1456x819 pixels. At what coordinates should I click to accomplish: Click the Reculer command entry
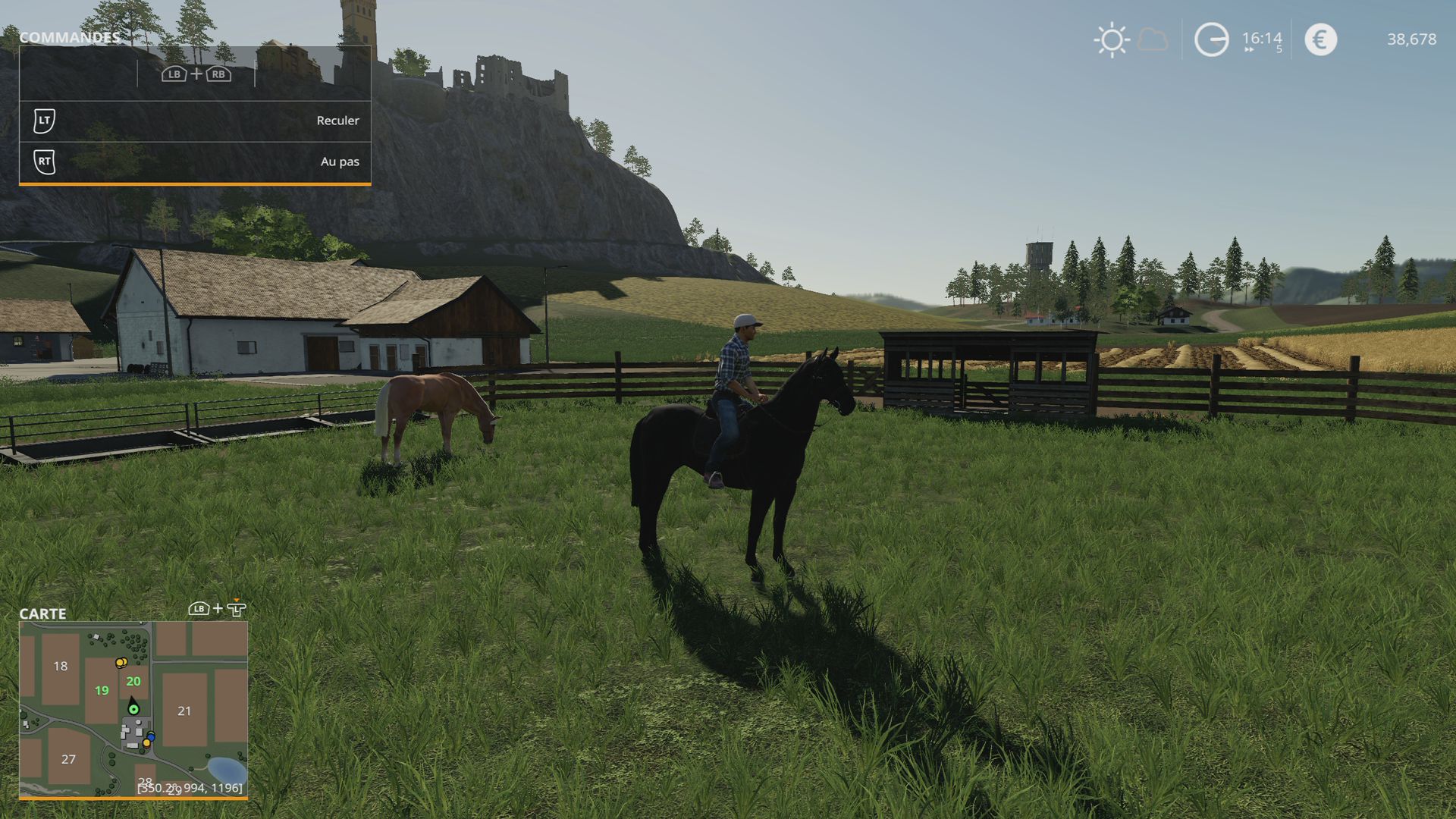338,120
